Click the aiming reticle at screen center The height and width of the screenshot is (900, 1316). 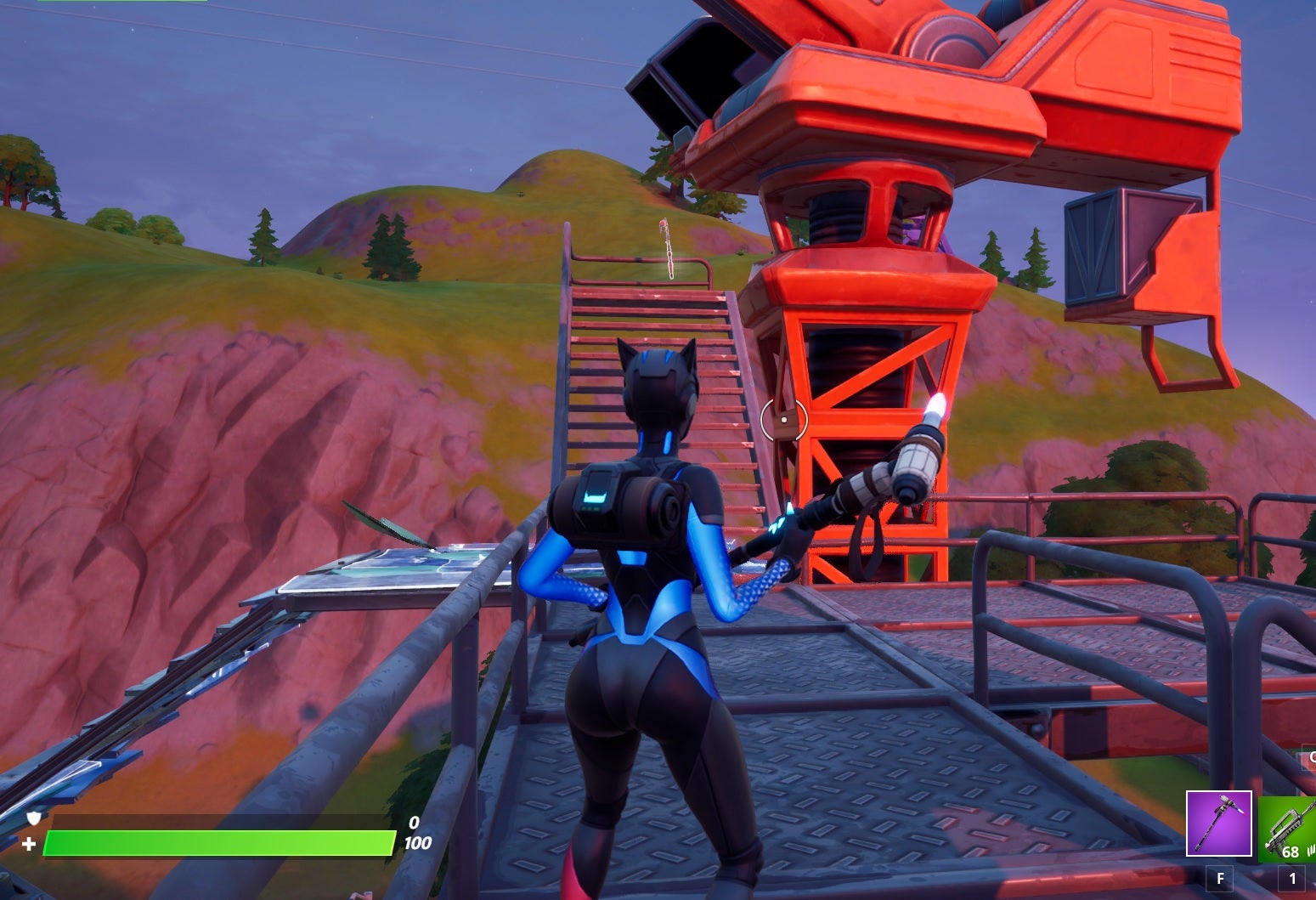point(782,418)
